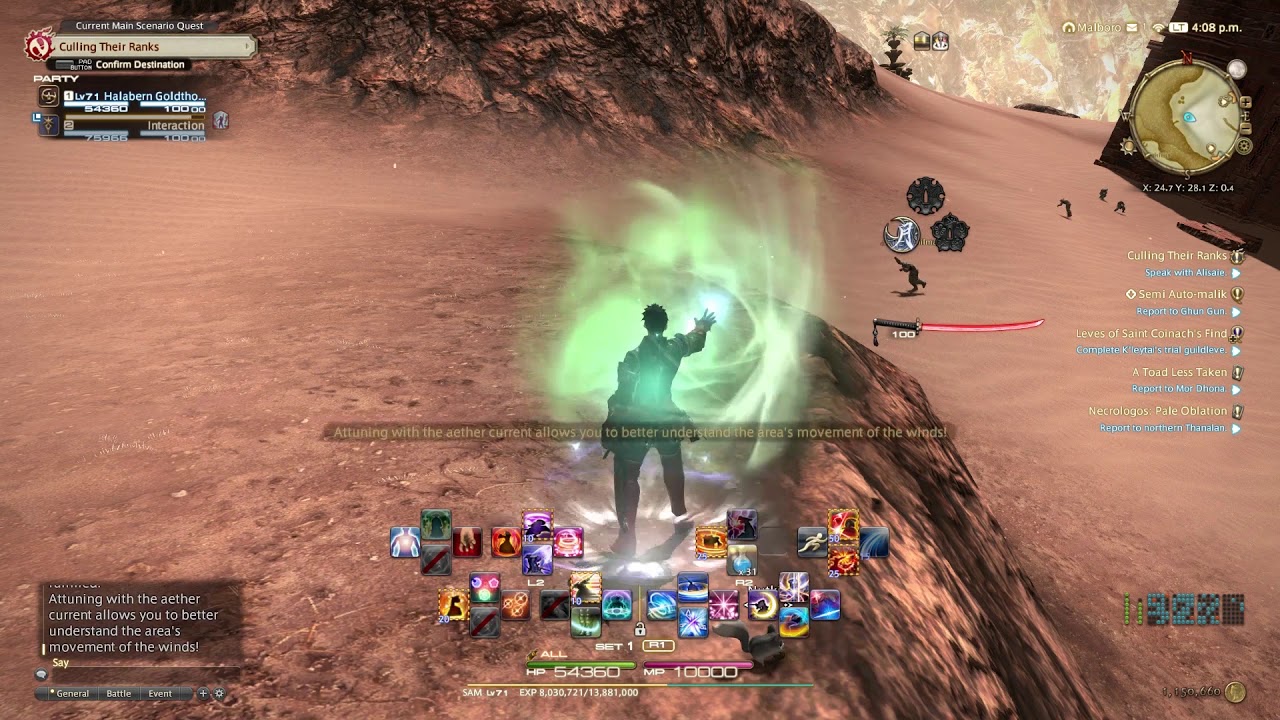Image resolution: width=1280 pixels, height=720 pixels.
Task: Add a chat tab with the plus button
Action: click(x=203, y=693)
